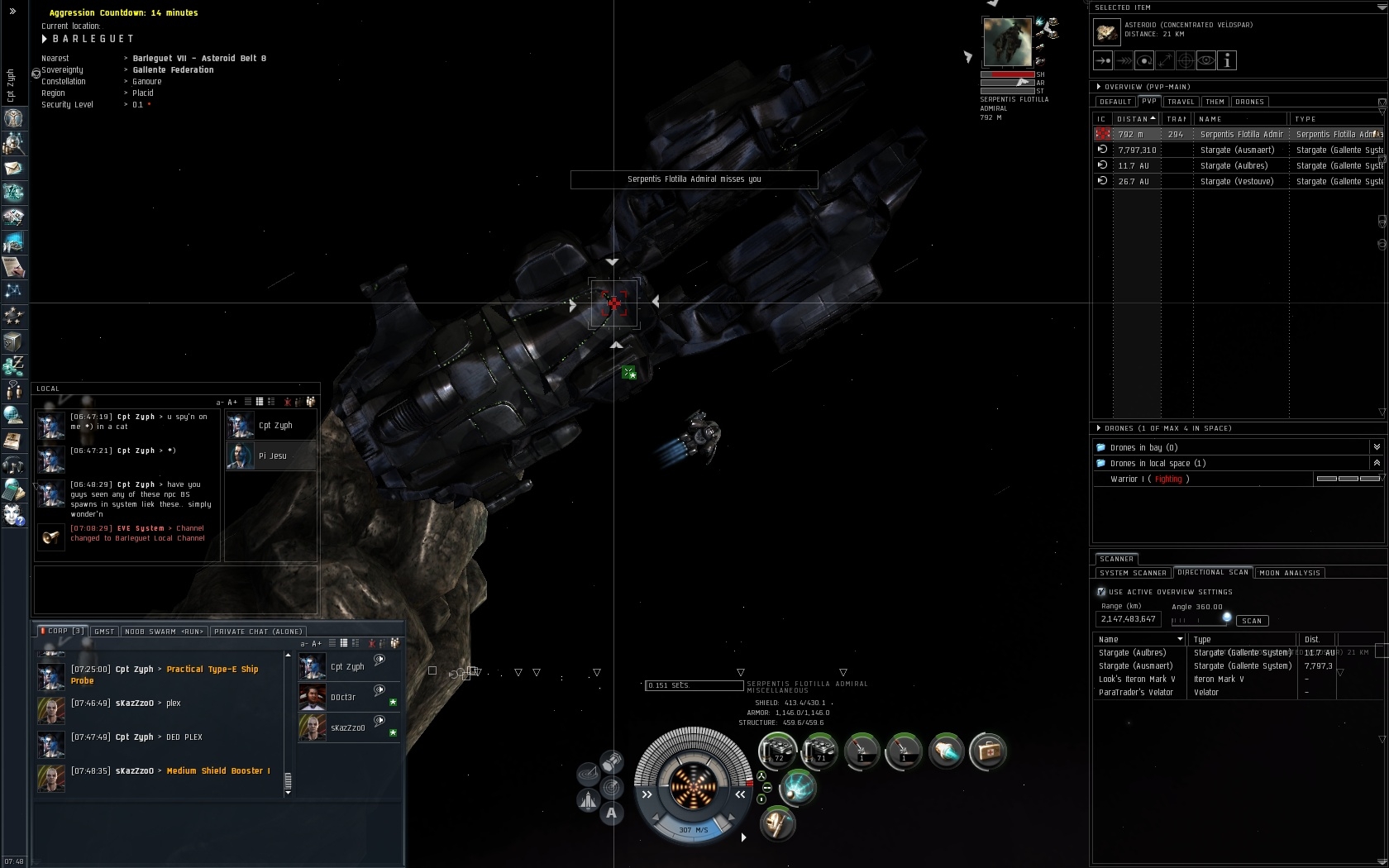Switch to the Moon Analysis tab
Image resolution: width=1389 pixels, height=868 pixels.
(1290, 573)
